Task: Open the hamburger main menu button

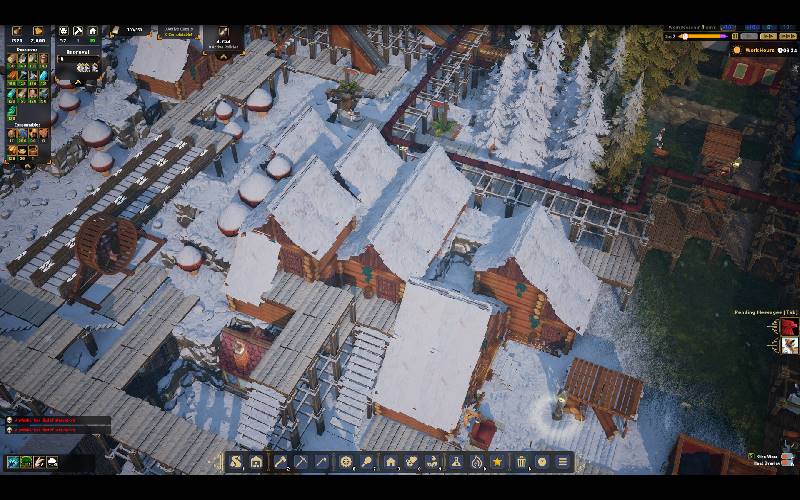Action: (563, 462)
